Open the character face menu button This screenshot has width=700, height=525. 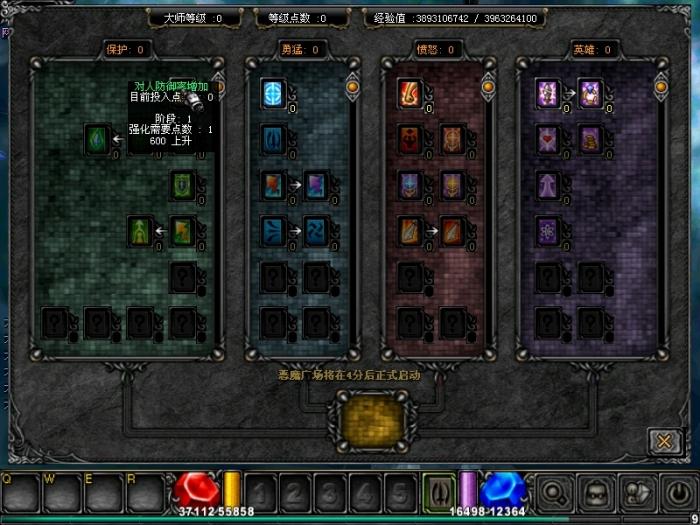(595, 492)
